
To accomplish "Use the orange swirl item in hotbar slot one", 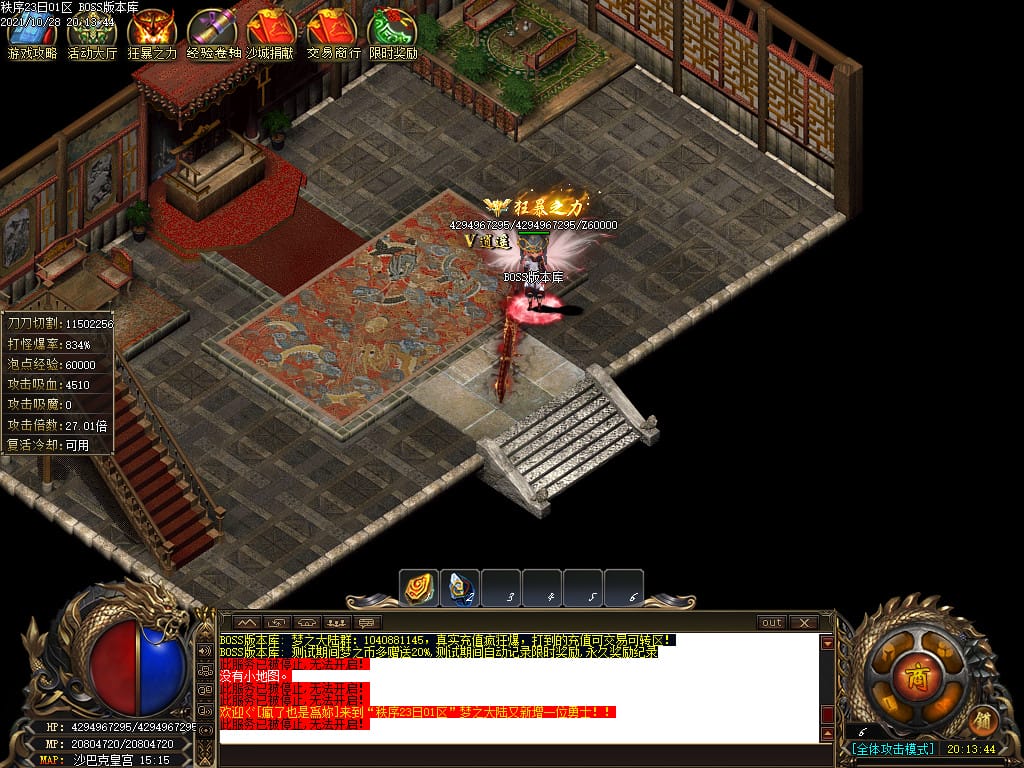I will tap(419, 588).
